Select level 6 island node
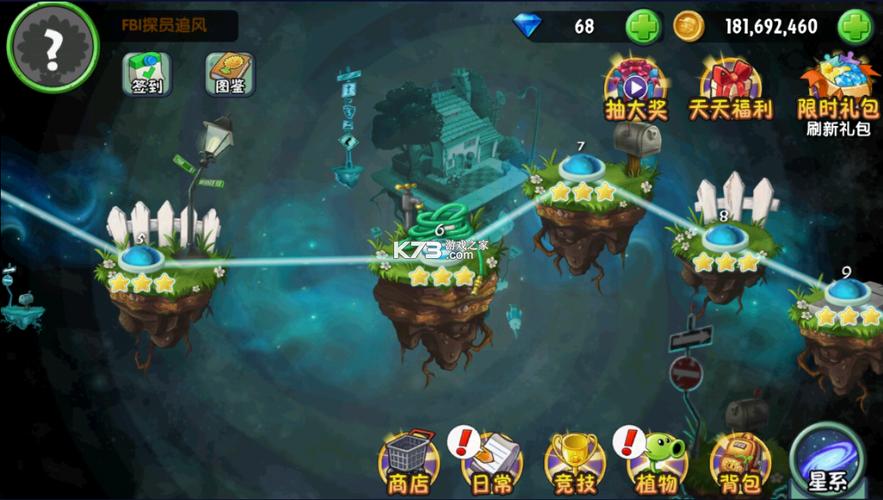 [440, 254]
